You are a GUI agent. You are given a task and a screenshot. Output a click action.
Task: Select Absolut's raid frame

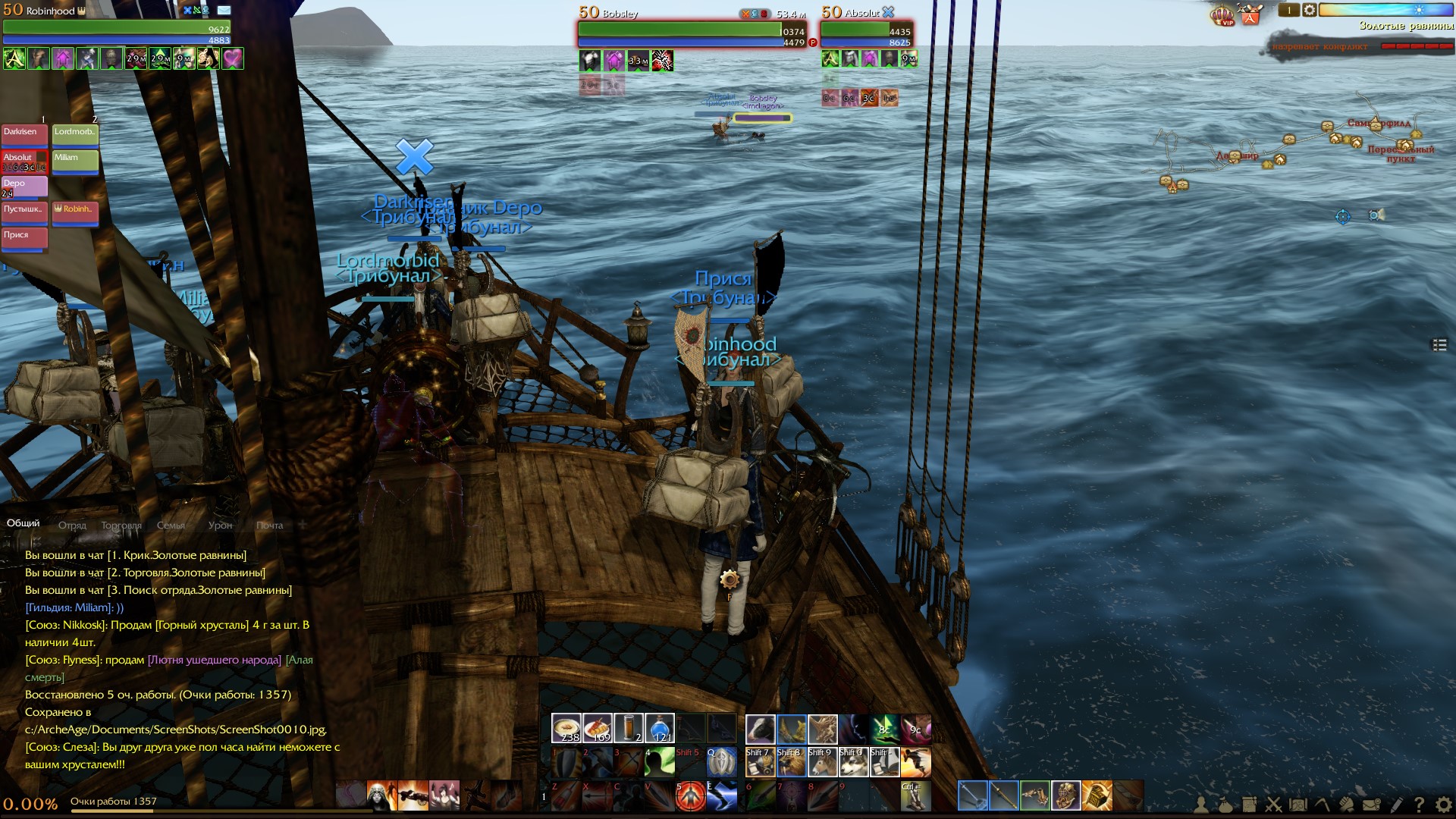(24, 161)
